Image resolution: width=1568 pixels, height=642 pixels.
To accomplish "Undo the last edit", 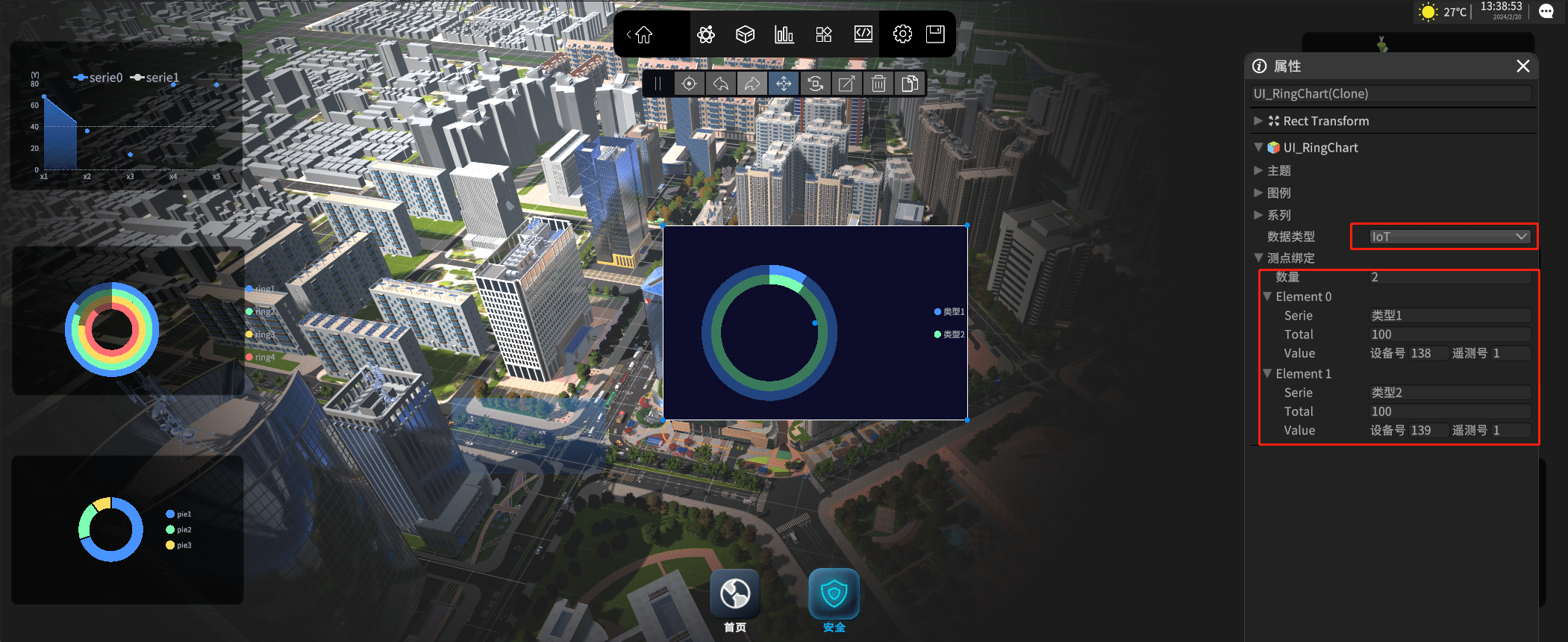I will click(721, 84).
